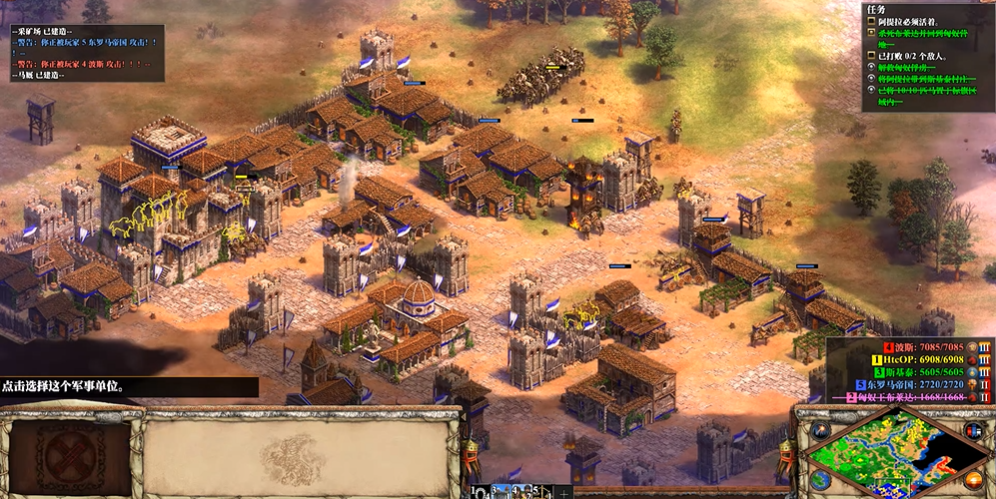Choose the 东罗马帝国 scoreboard entry
The width and height of the screenshot is (996, 499).
(905, 385)
